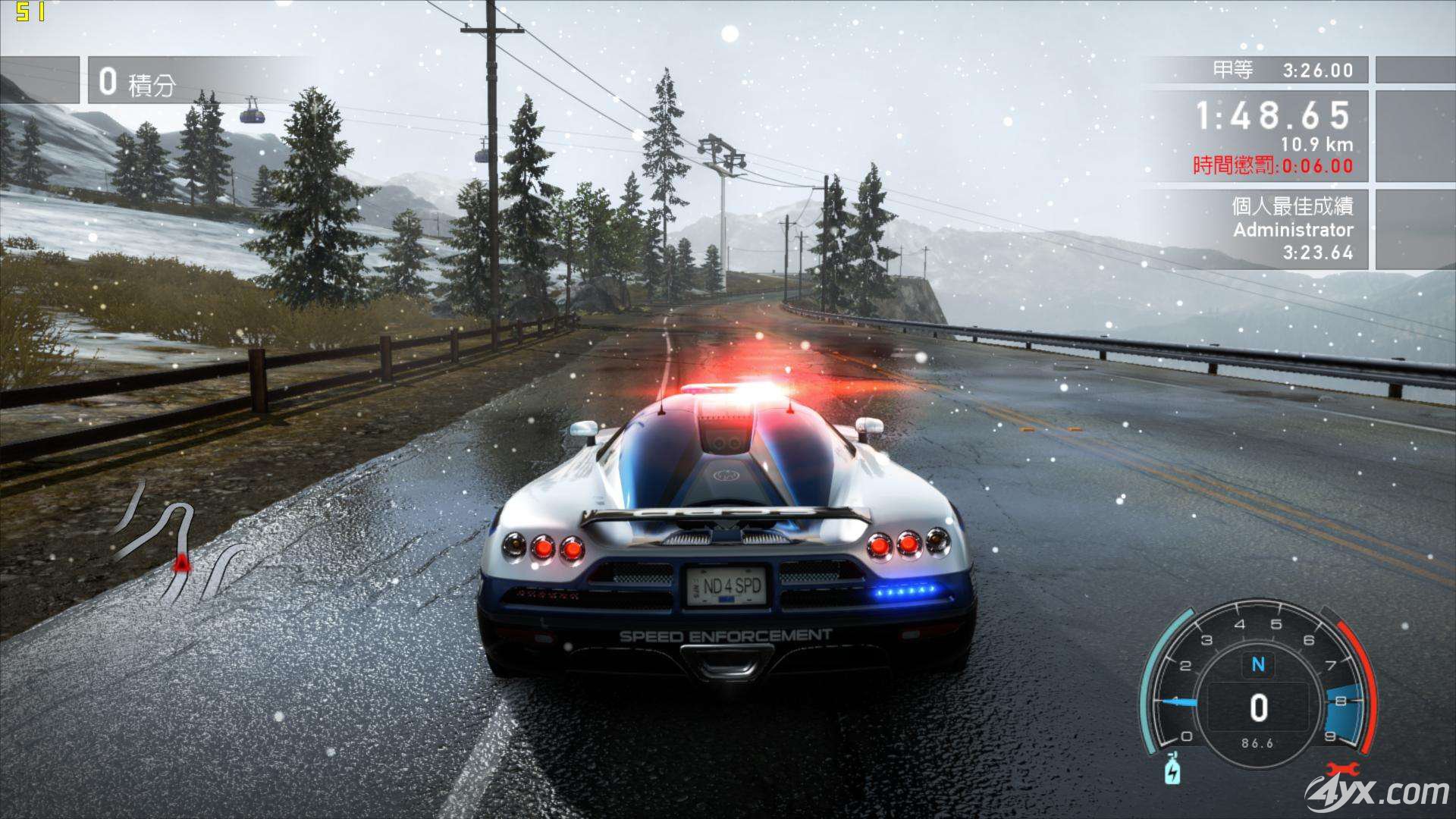Select the nitrous bottle icon

[x=1173, y=770]
